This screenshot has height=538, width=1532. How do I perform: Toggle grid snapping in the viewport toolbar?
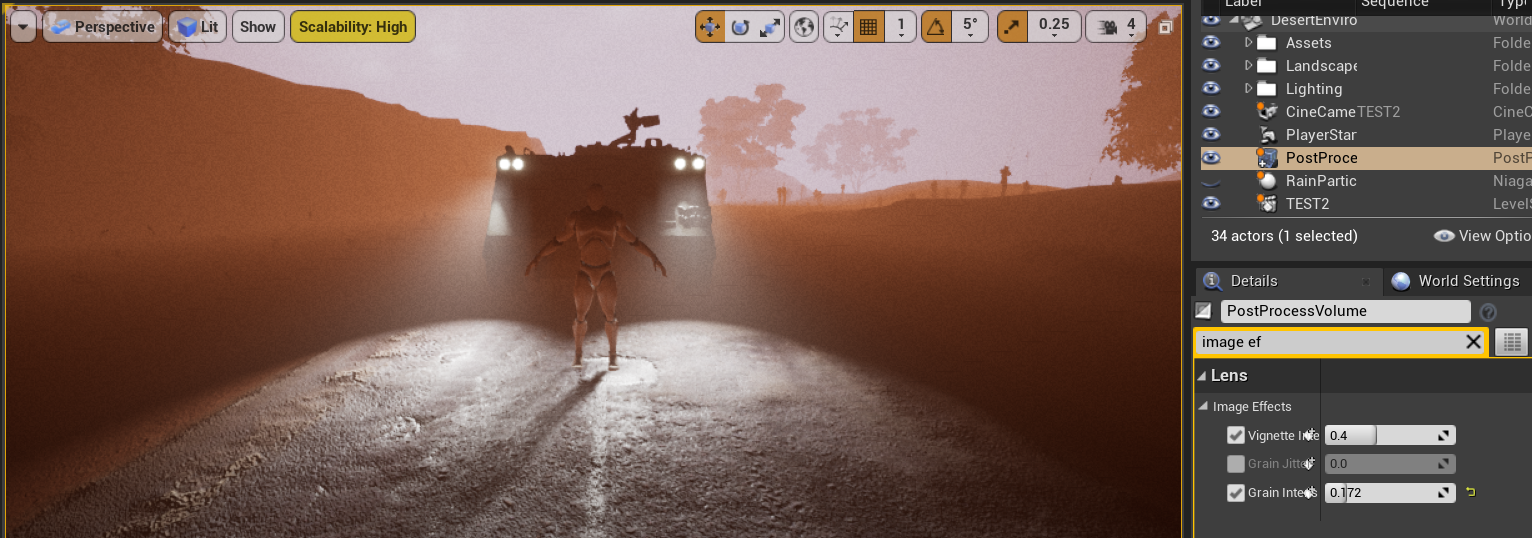(x=868, y=27)
